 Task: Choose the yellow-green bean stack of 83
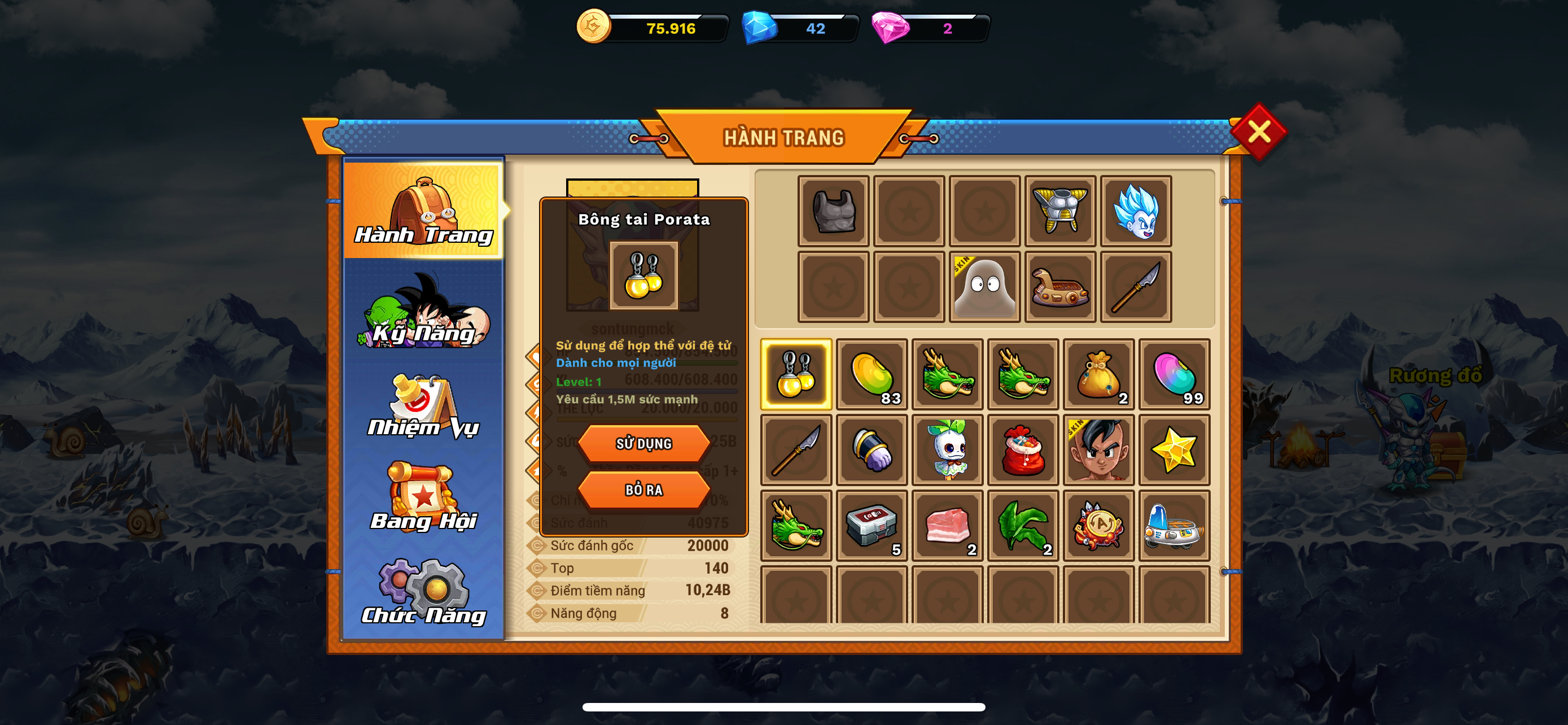871,374
